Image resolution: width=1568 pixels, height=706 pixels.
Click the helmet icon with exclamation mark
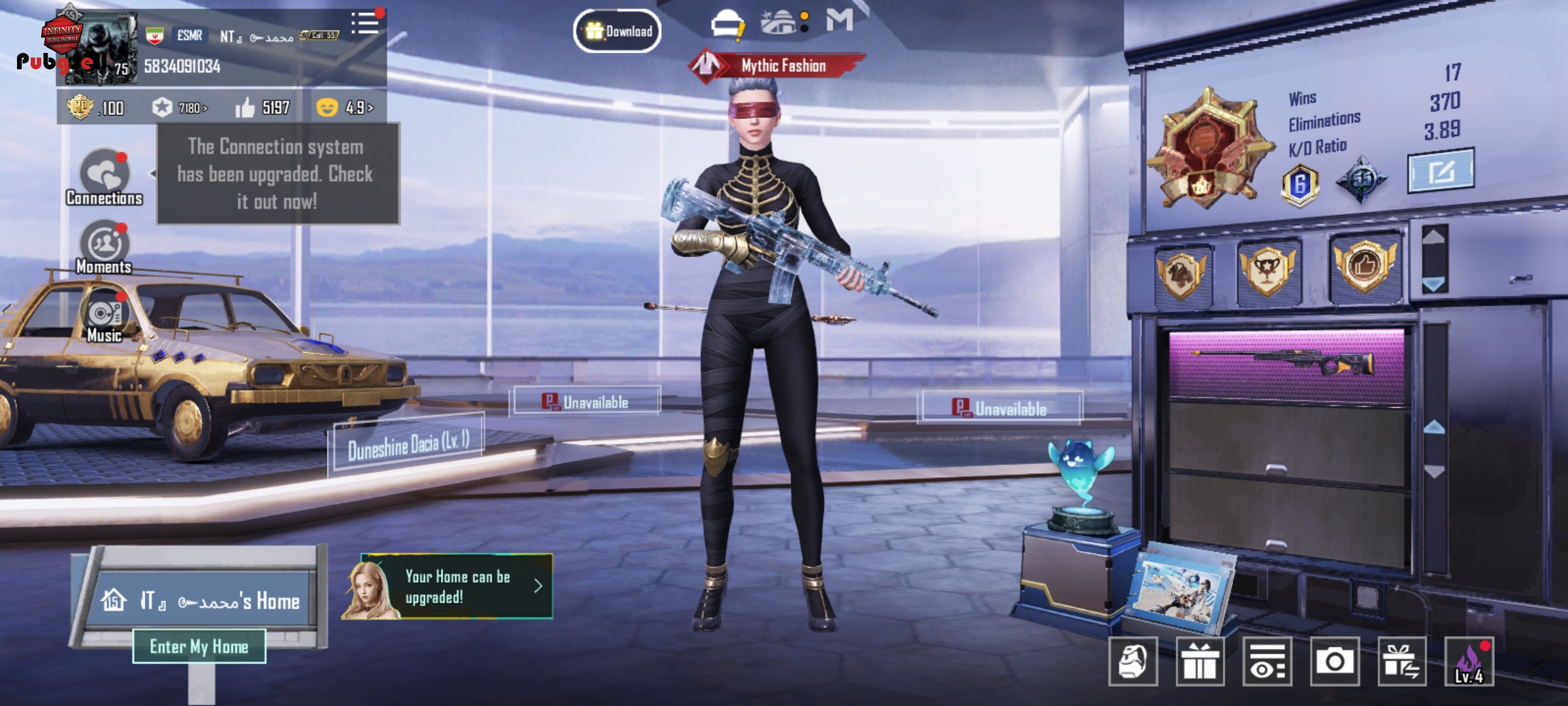[728, 24]
